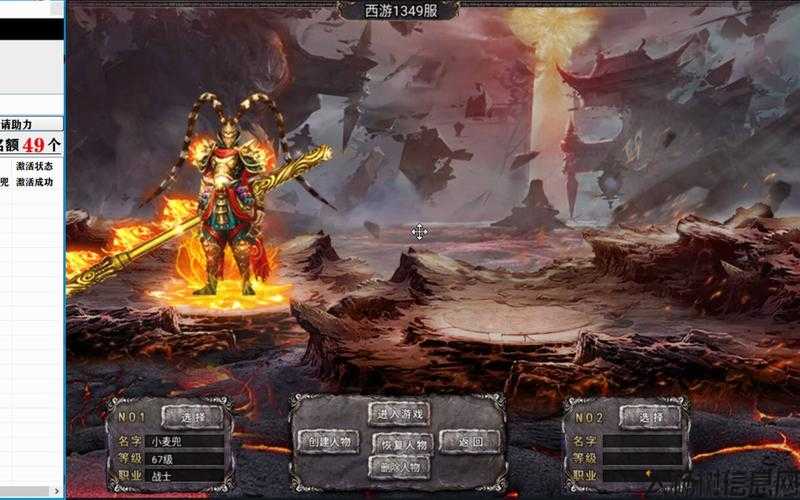Hit the 返回 (Back) button
The width and height of the screenshot is (800, 500).
[x=471, y=442]
